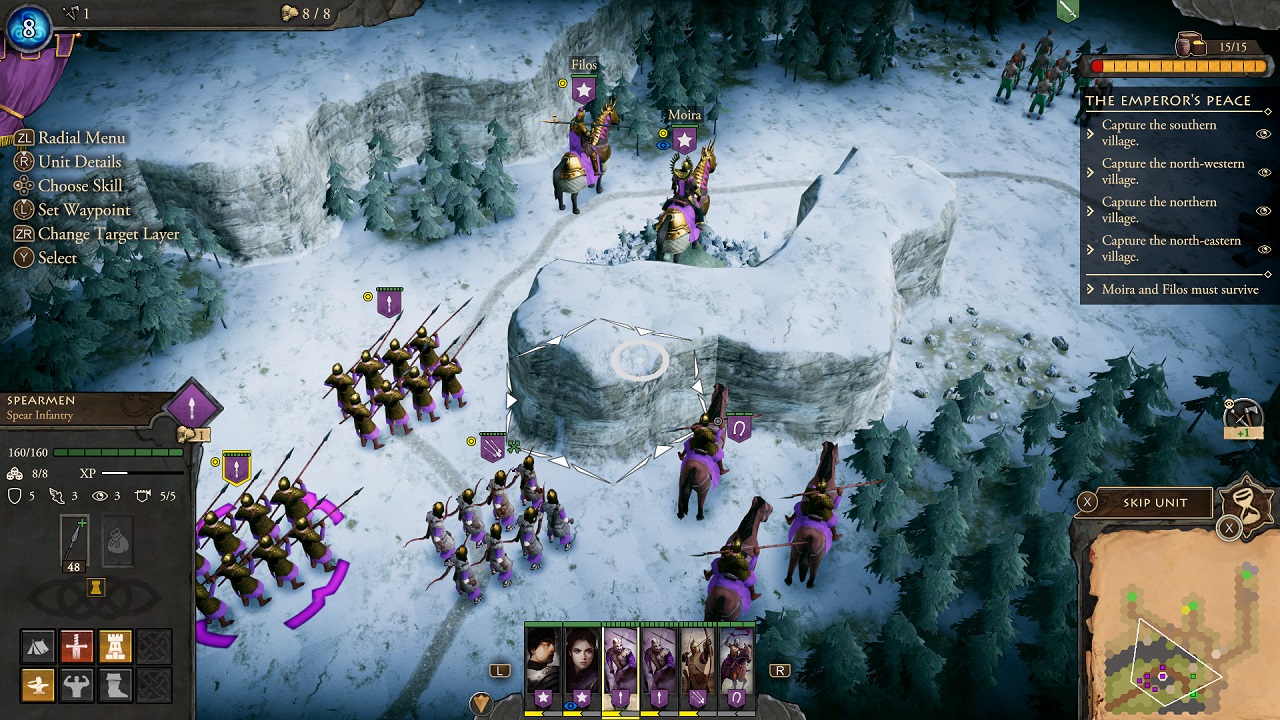Click the strength (muscle) icon
1280x720 pixels.
tap(78, 685)
